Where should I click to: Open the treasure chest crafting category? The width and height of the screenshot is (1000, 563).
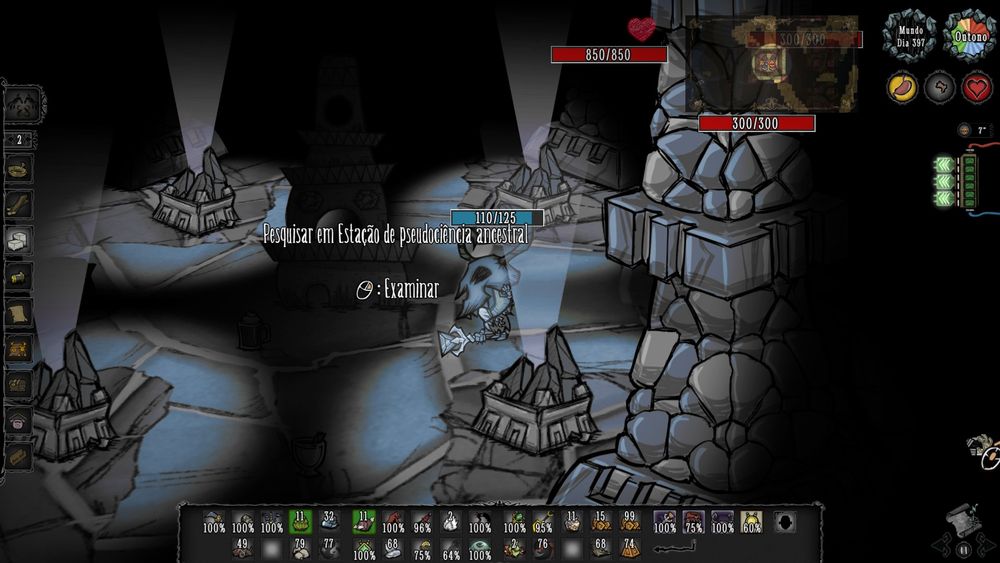click(20, 348)
